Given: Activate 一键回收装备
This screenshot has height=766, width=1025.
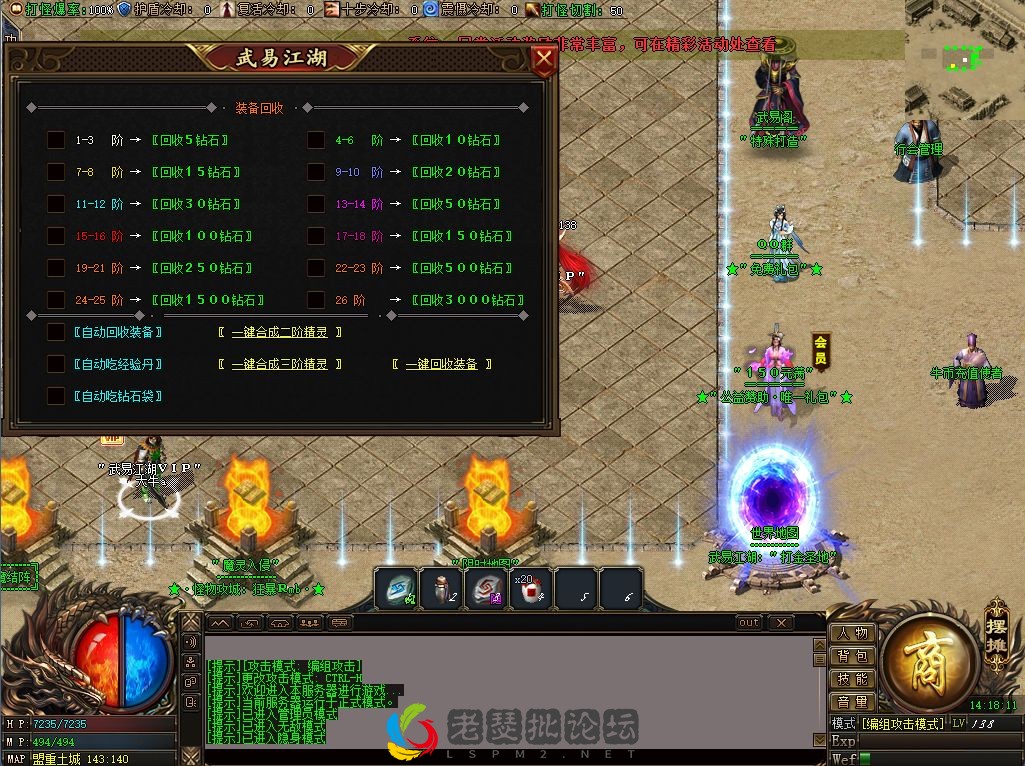Looking at the screenshot, I should tap(441, 364).
